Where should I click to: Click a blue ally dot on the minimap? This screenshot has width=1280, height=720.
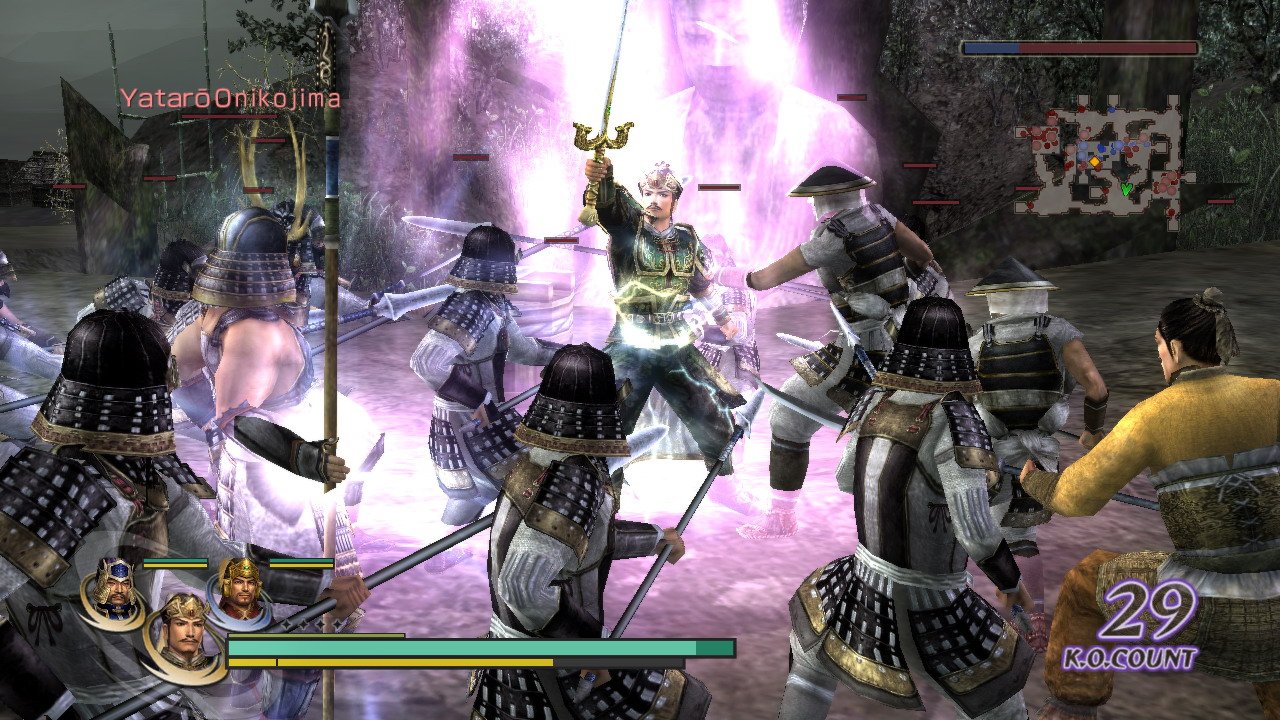[x=1102, y=148]
